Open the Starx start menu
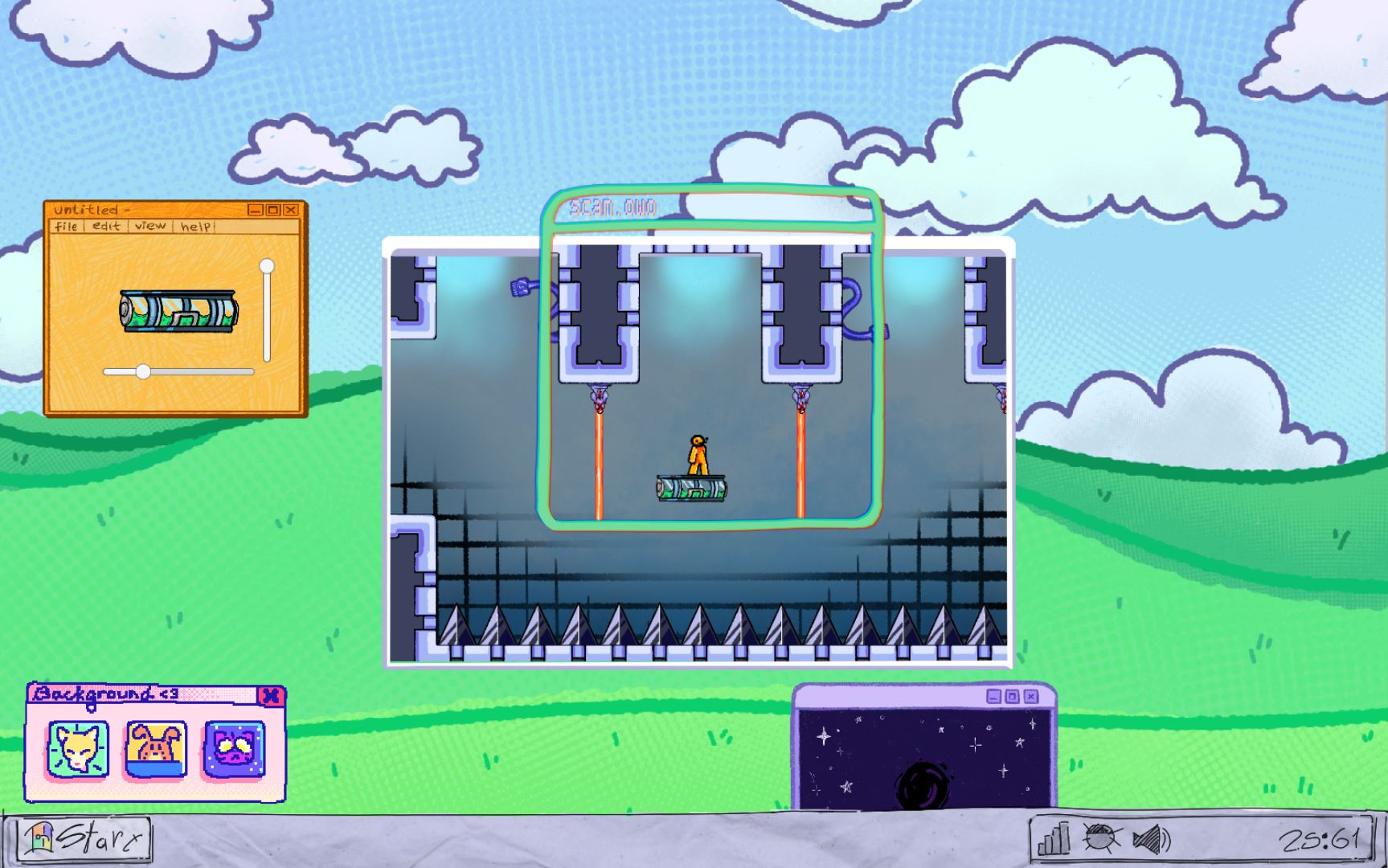The height and width of the screenshot is (868, 1388). coord(80,838)
